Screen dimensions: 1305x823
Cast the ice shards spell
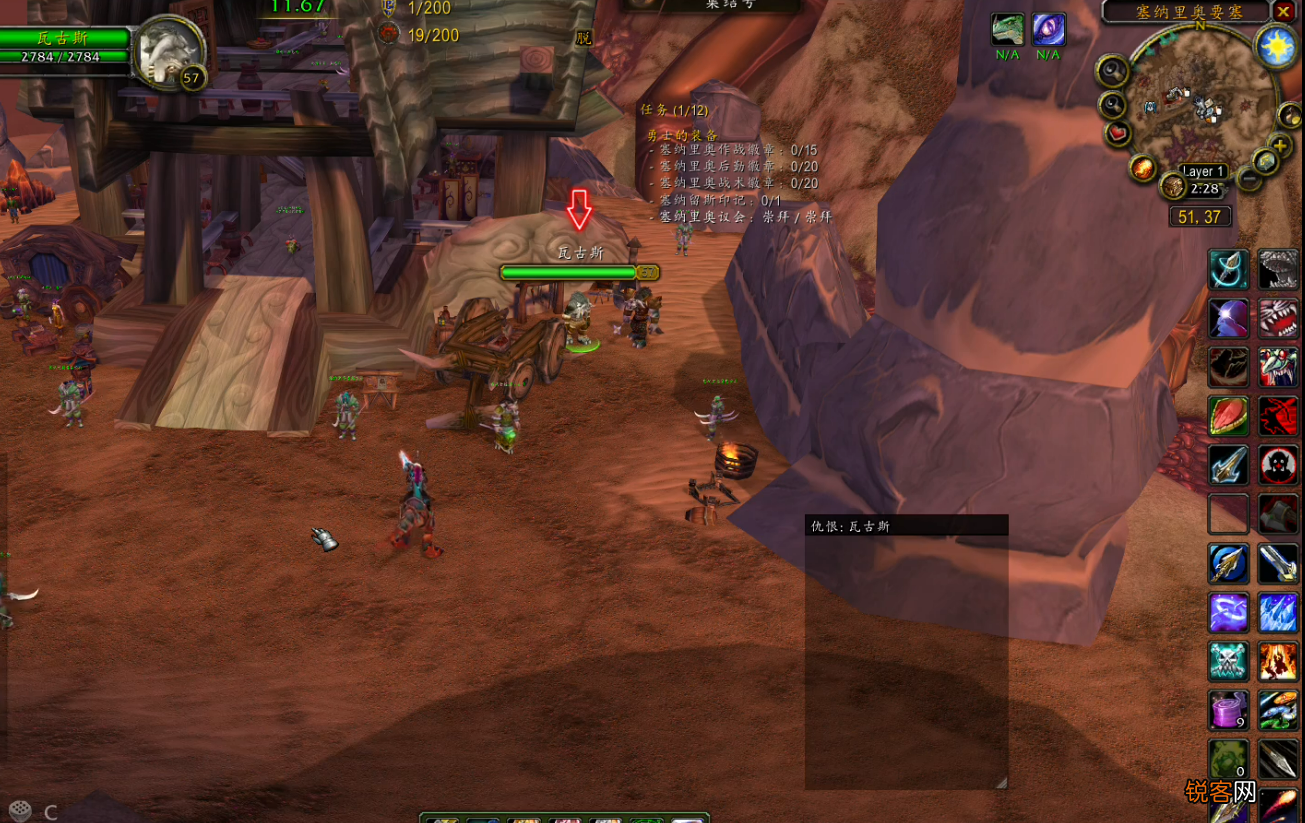pyautogui.click(x=1278, y=612)
